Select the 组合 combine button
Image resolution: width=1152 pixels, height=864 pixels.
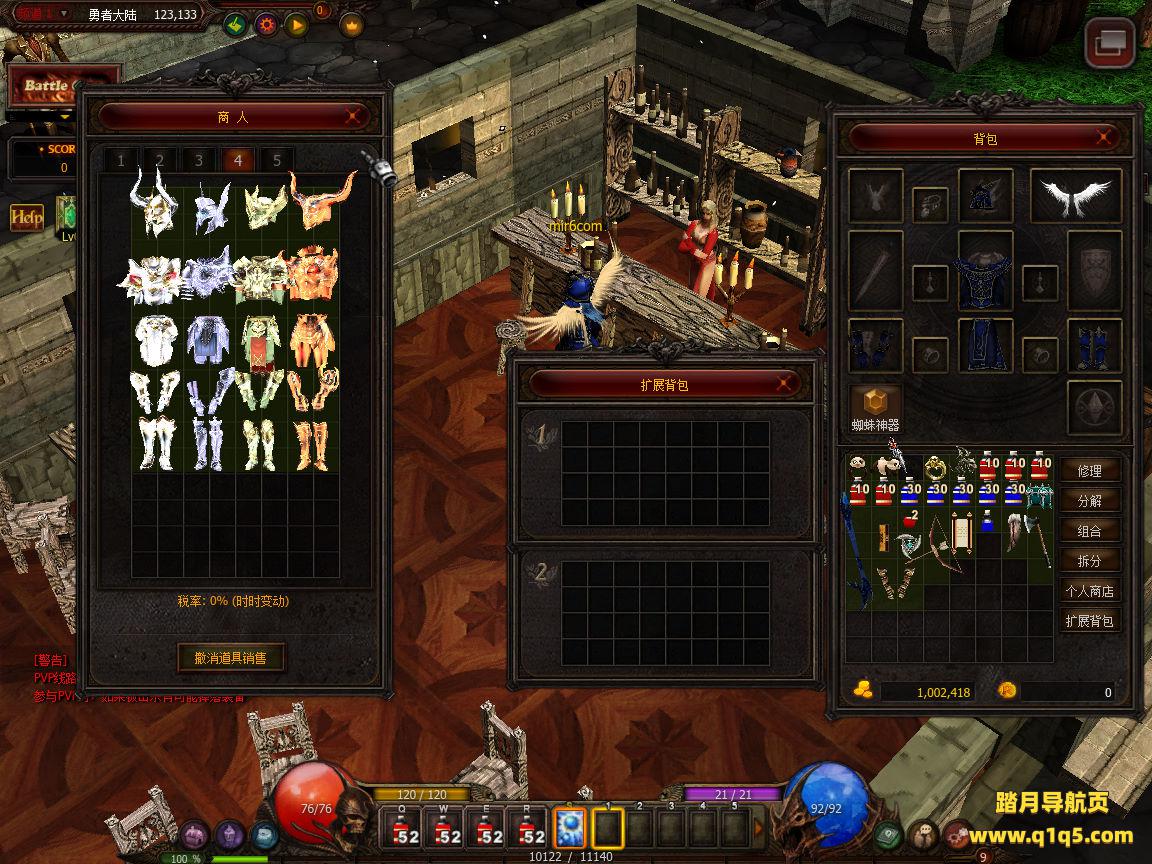(1089, 531)
